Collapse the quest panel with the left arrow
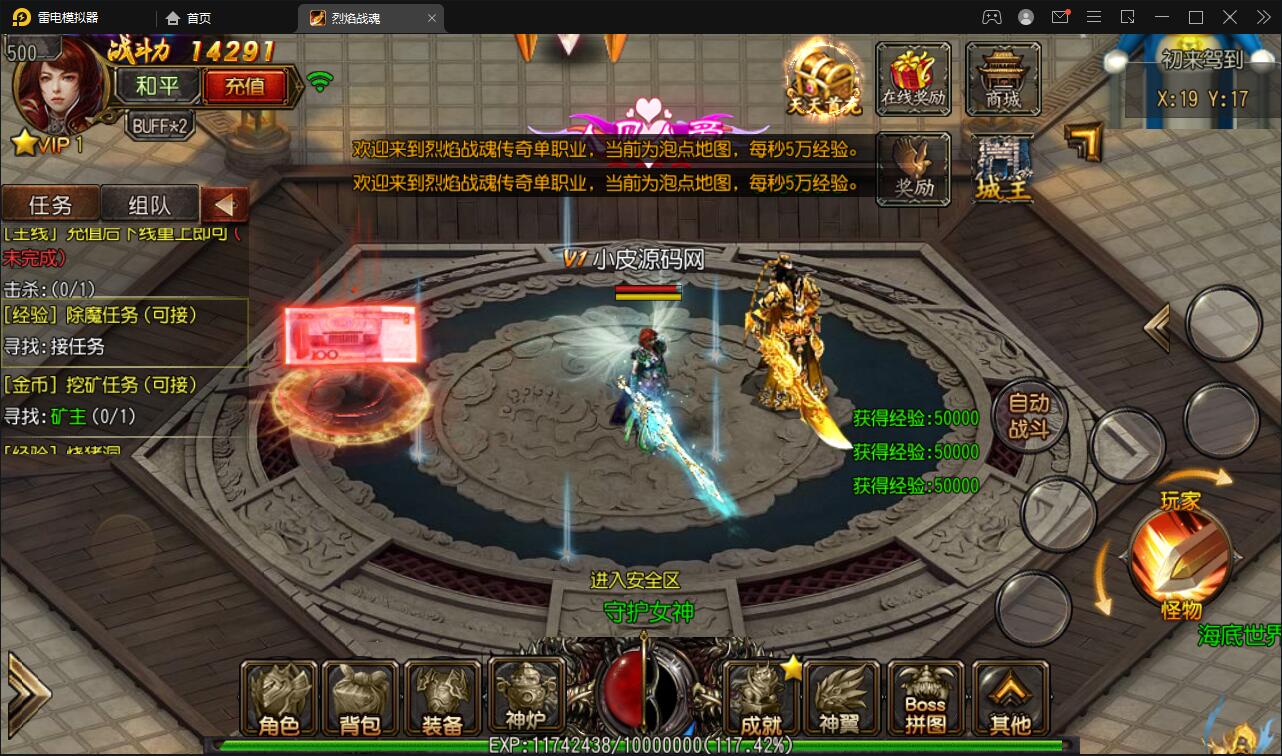Screen dimensions: 1282x756 pyautogui.click(x=224, y=204)
